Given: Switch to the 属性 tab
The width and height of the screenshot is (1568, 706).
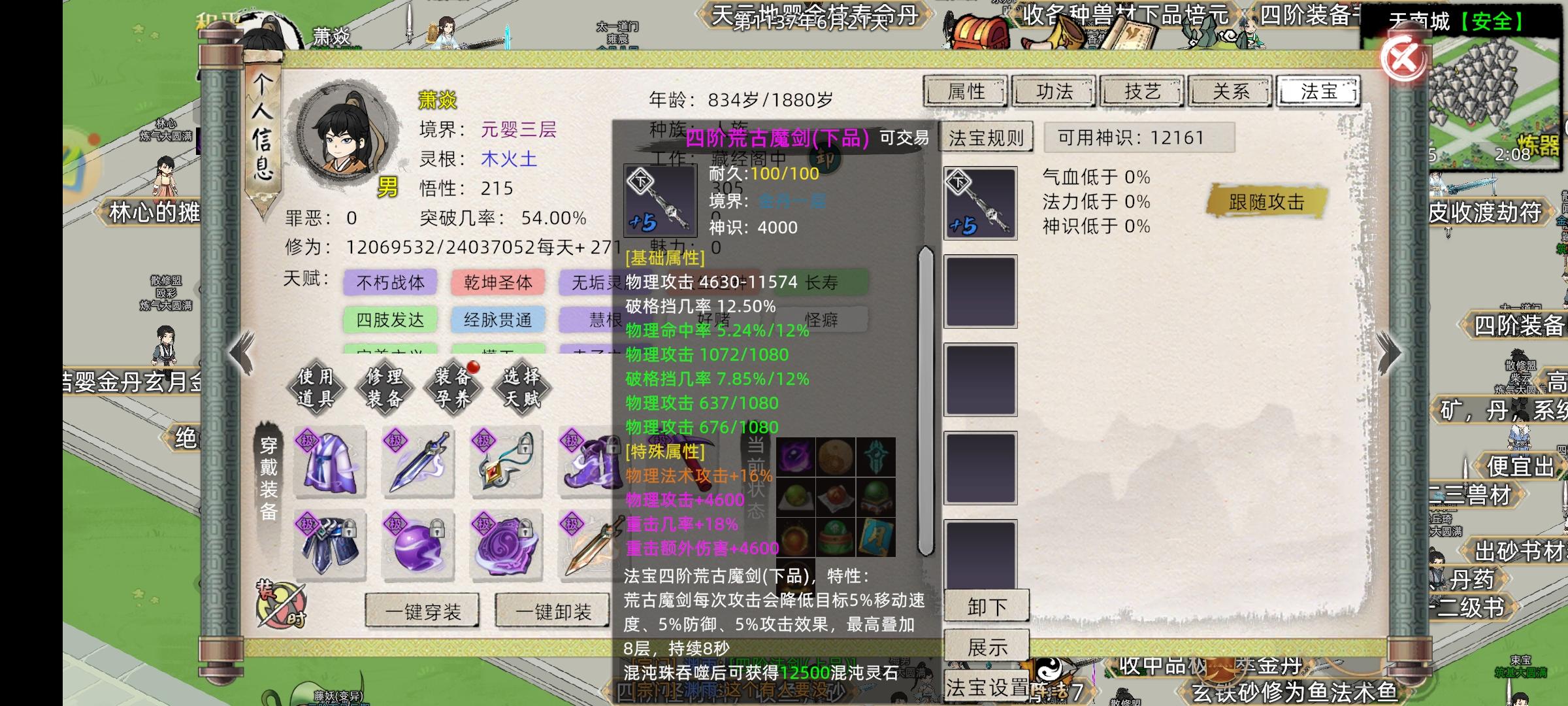Looking at the screenshot, I should (965, 92).
